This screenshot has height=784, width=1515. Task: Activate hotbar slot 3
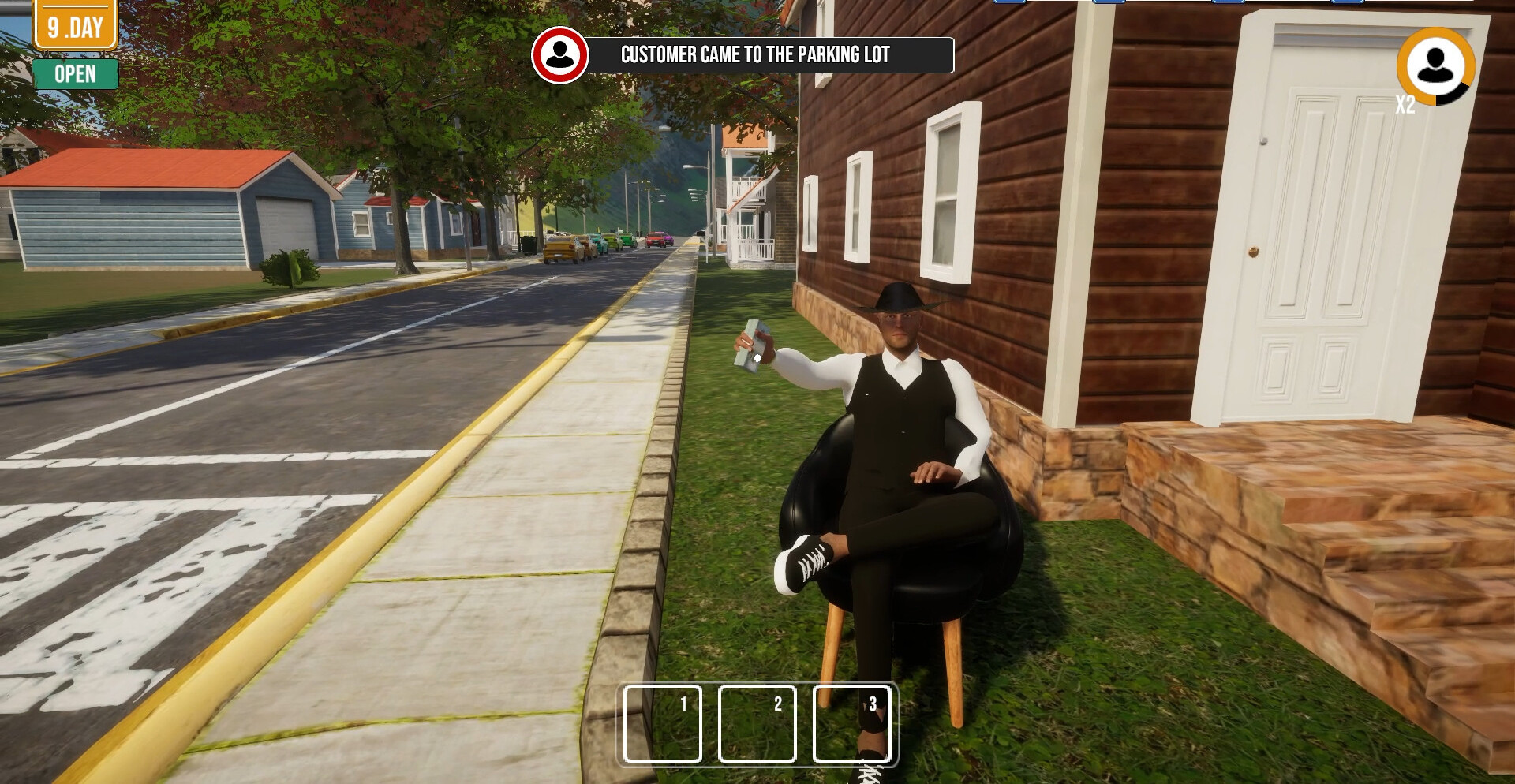pyautogui.click(x=851, y=724)
